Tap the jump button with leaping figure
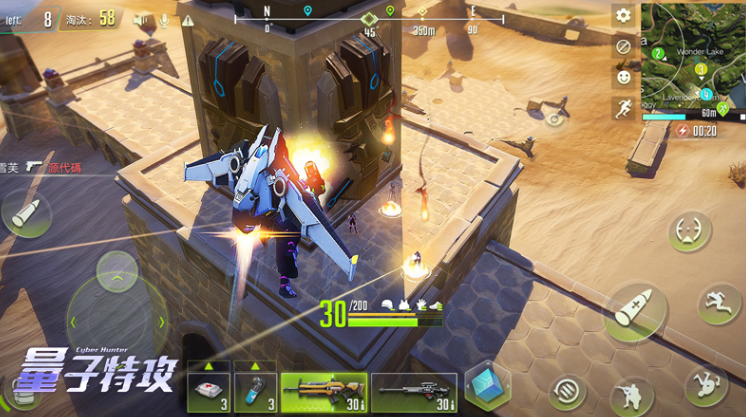 pos(719,302)
